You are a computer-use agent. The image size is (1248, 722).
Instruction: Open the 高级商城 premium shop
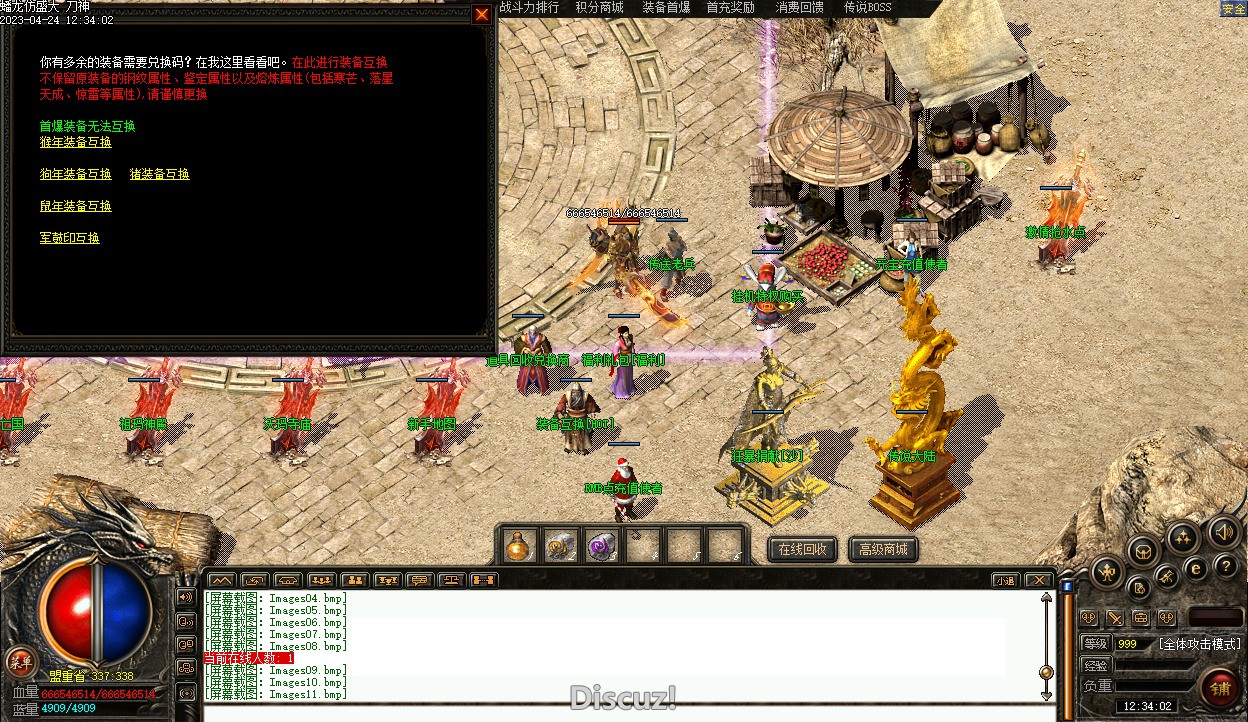tap(883, 549)
